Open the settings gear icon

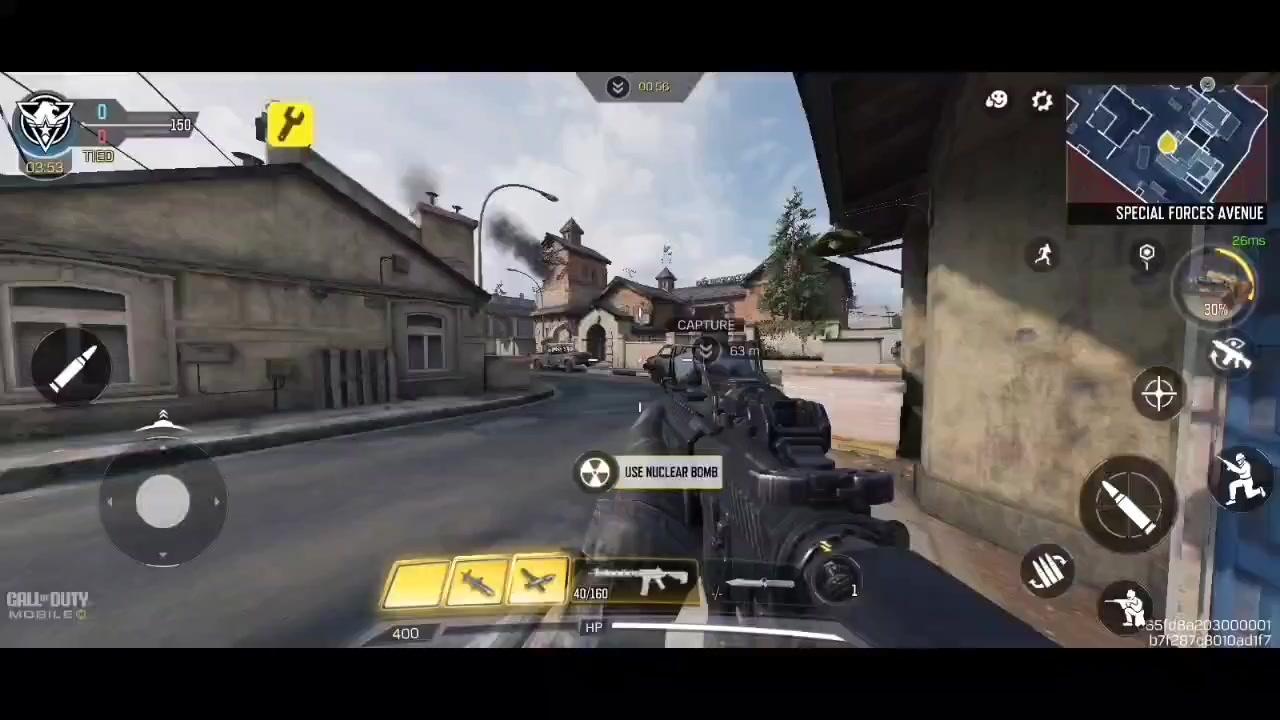click(x=1042, y=100)
